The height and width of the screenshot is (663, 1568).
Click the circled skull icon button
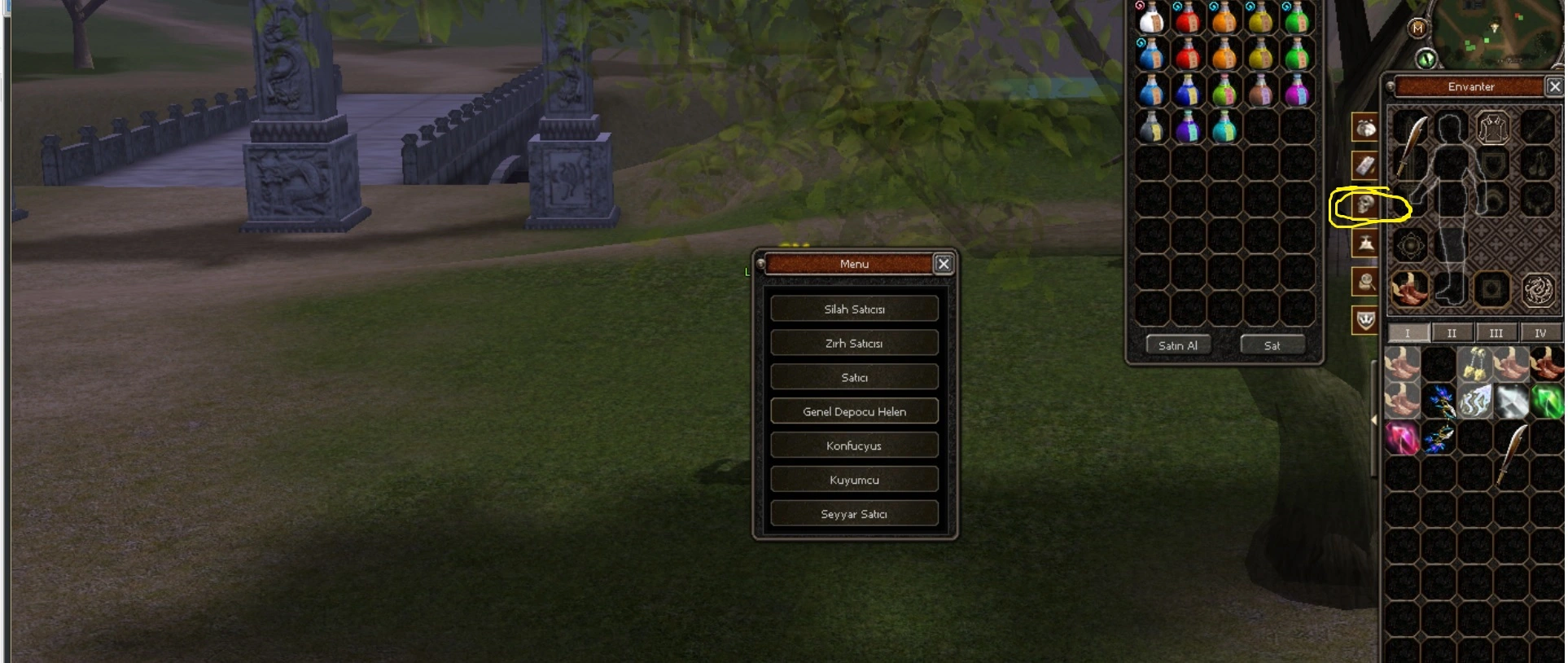[x=1366, y=205]
